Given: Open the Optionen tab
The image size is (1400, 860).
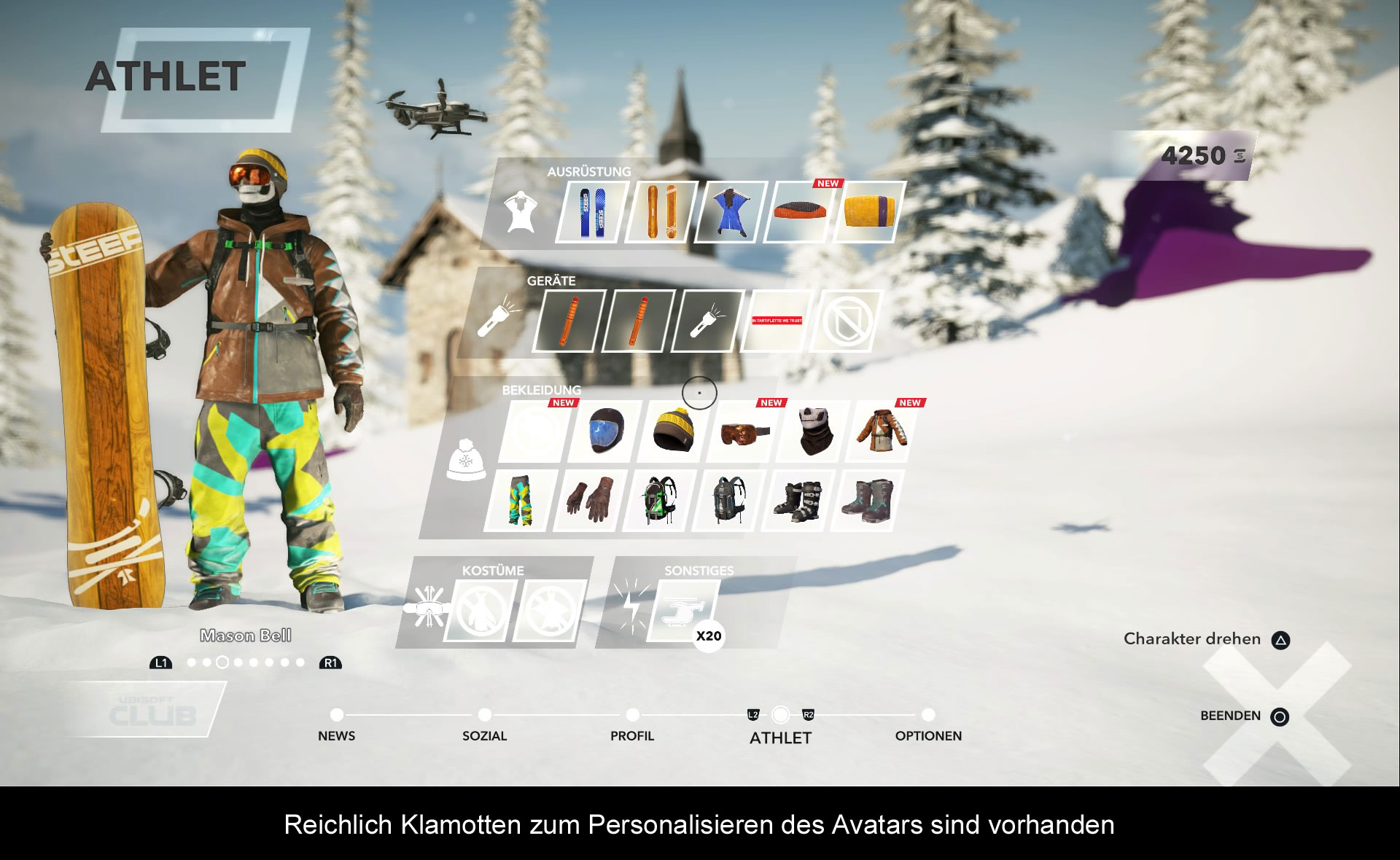Looking at the screenshot, I should click(x=927, y=726).
